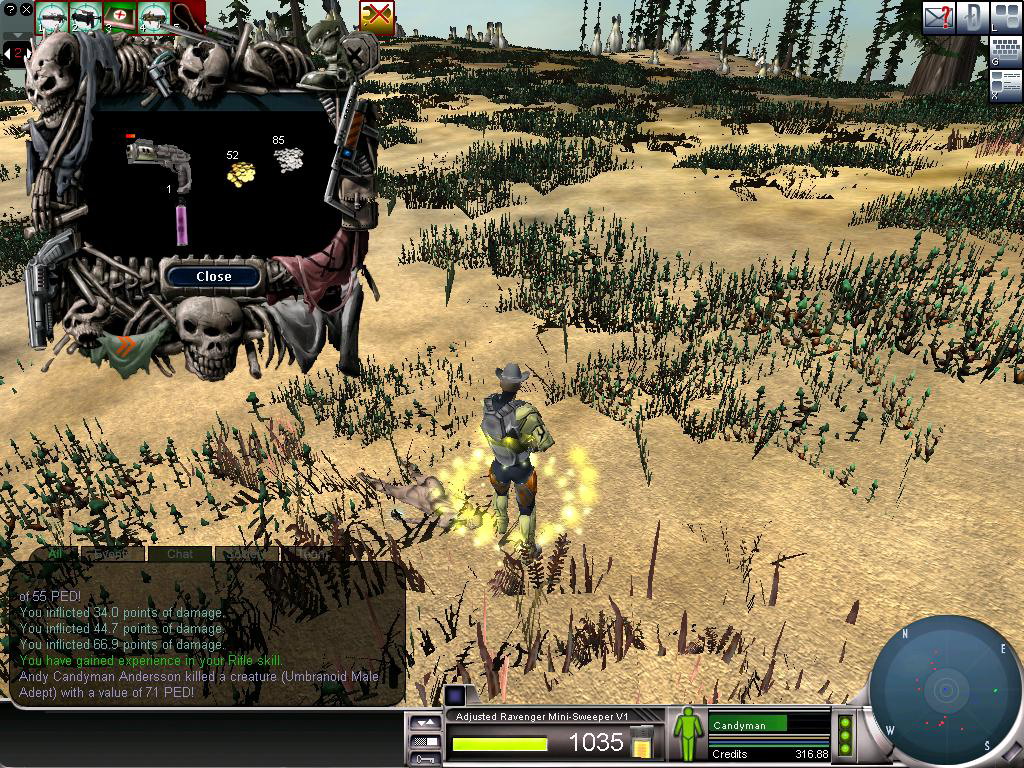1024x768 pixels.
Task: Select the silver ore stack of 85
Action: pyautogui.click(x=289, y=158)
